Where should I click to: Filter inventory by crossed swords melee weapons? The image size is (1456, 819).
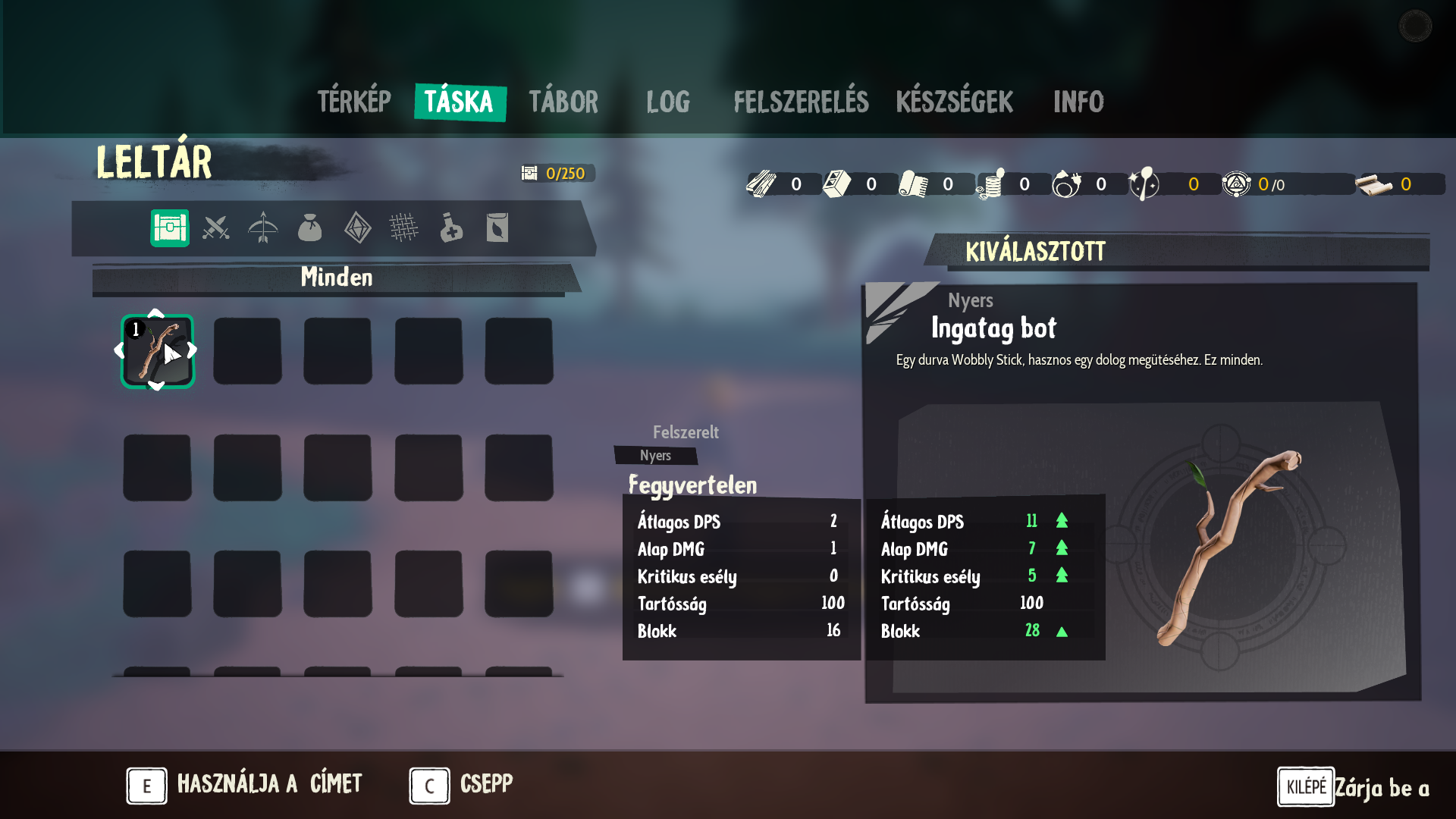pos(216,227)
